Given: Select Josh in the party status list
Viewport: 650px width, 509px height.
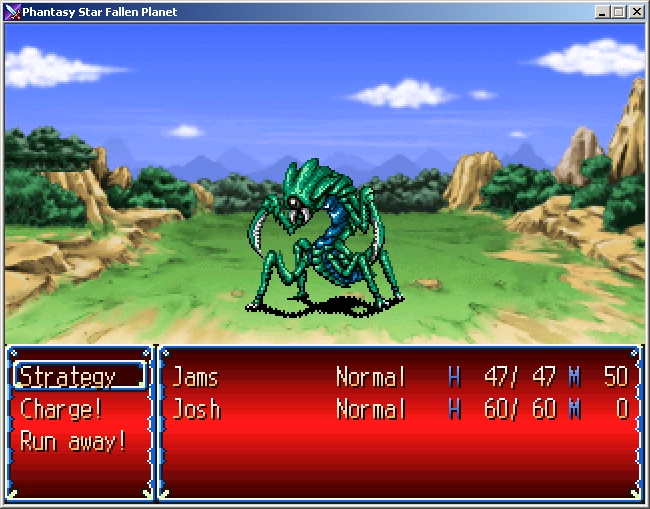Looking at the screenshot, I should point(196,409).
